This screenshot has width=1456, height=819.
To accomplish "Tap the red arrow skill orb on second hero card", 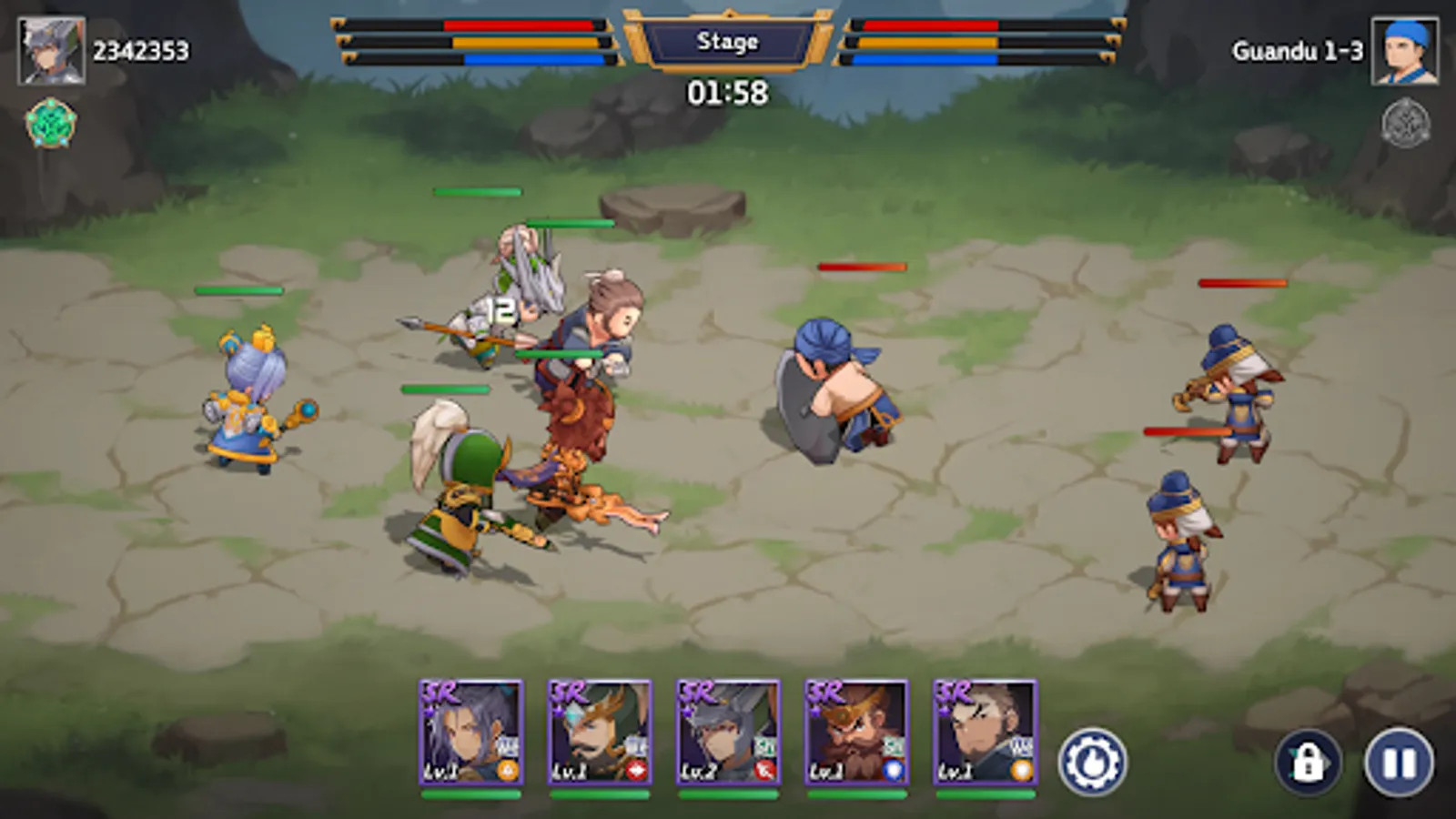I will pyautogui.click(x=637, y=769).
